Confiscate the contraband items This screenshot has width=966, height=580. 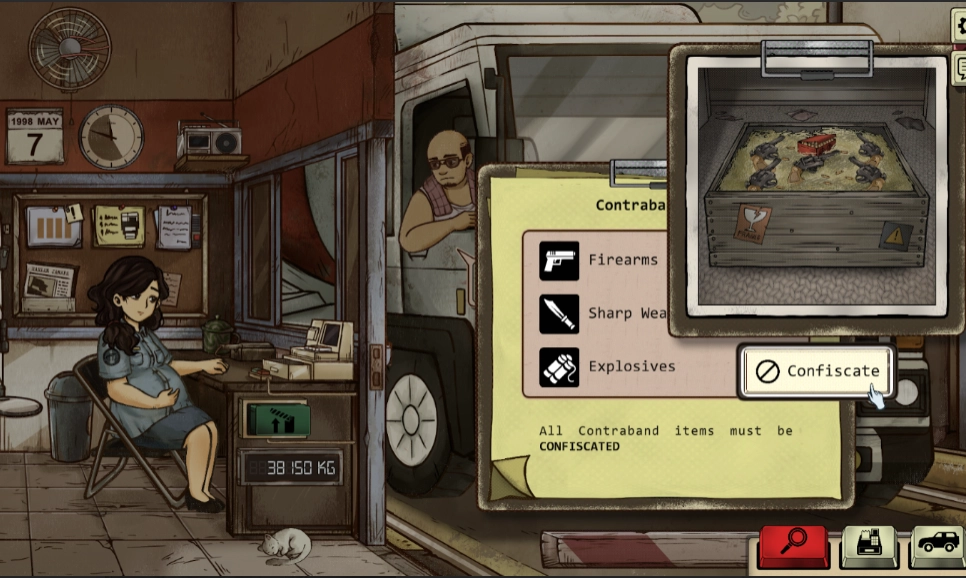(x=816, y=371)
